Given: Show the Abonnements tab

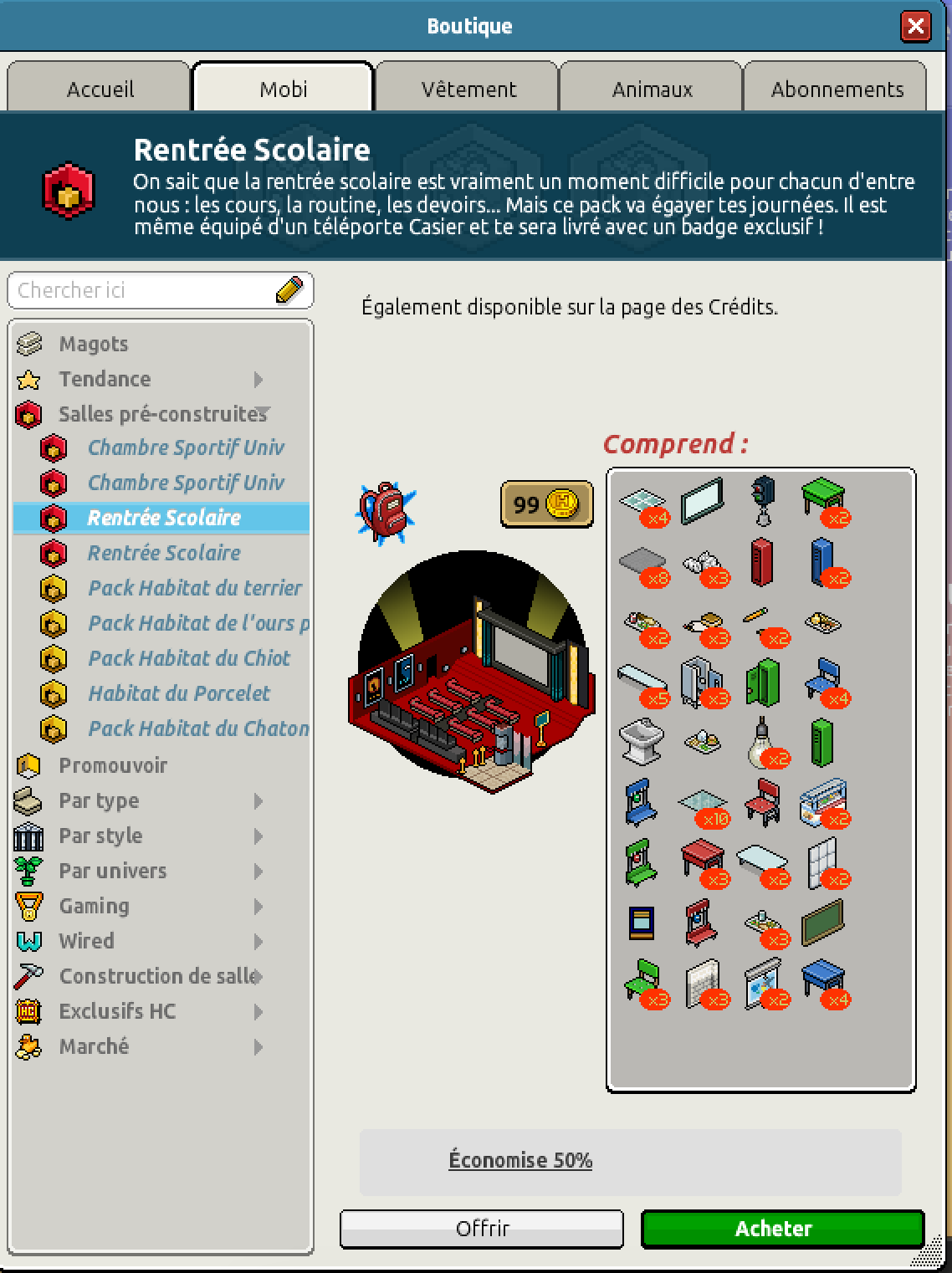Looking at the screenshot, I should click(x=837, y=89).
